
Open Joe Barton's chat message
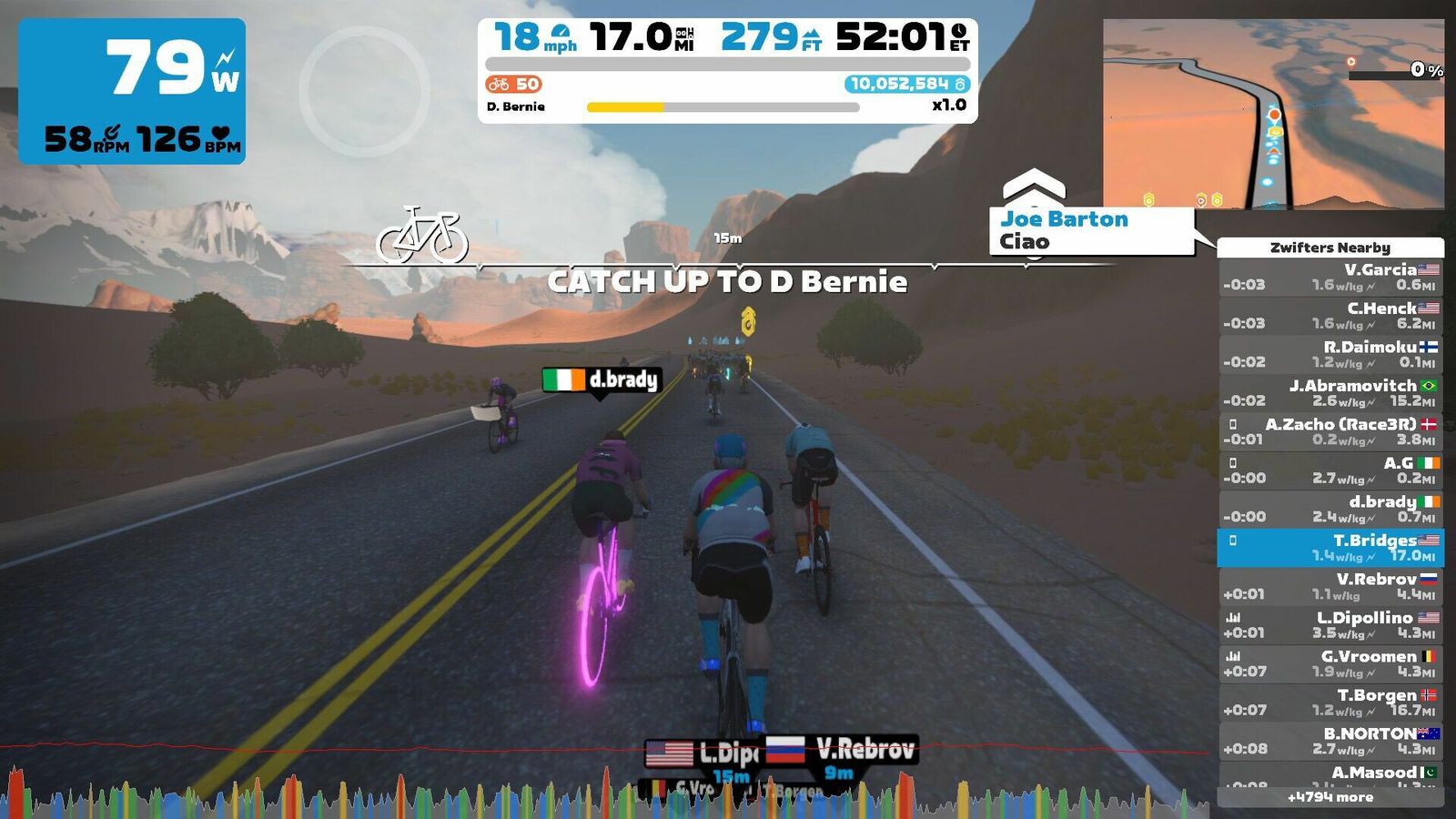tap(1090, 230)
